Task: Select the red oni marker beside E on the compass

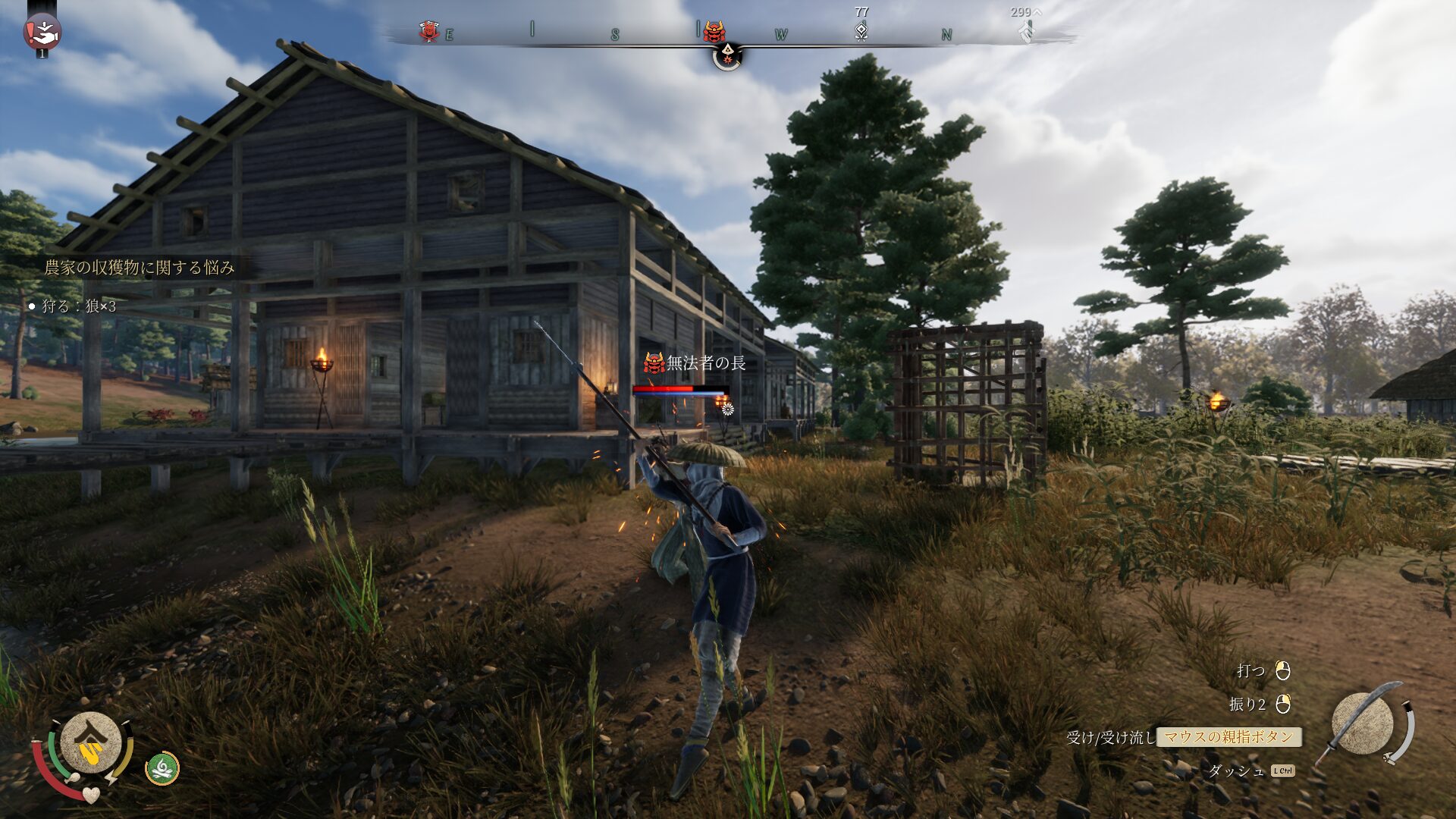Action: 429,32
